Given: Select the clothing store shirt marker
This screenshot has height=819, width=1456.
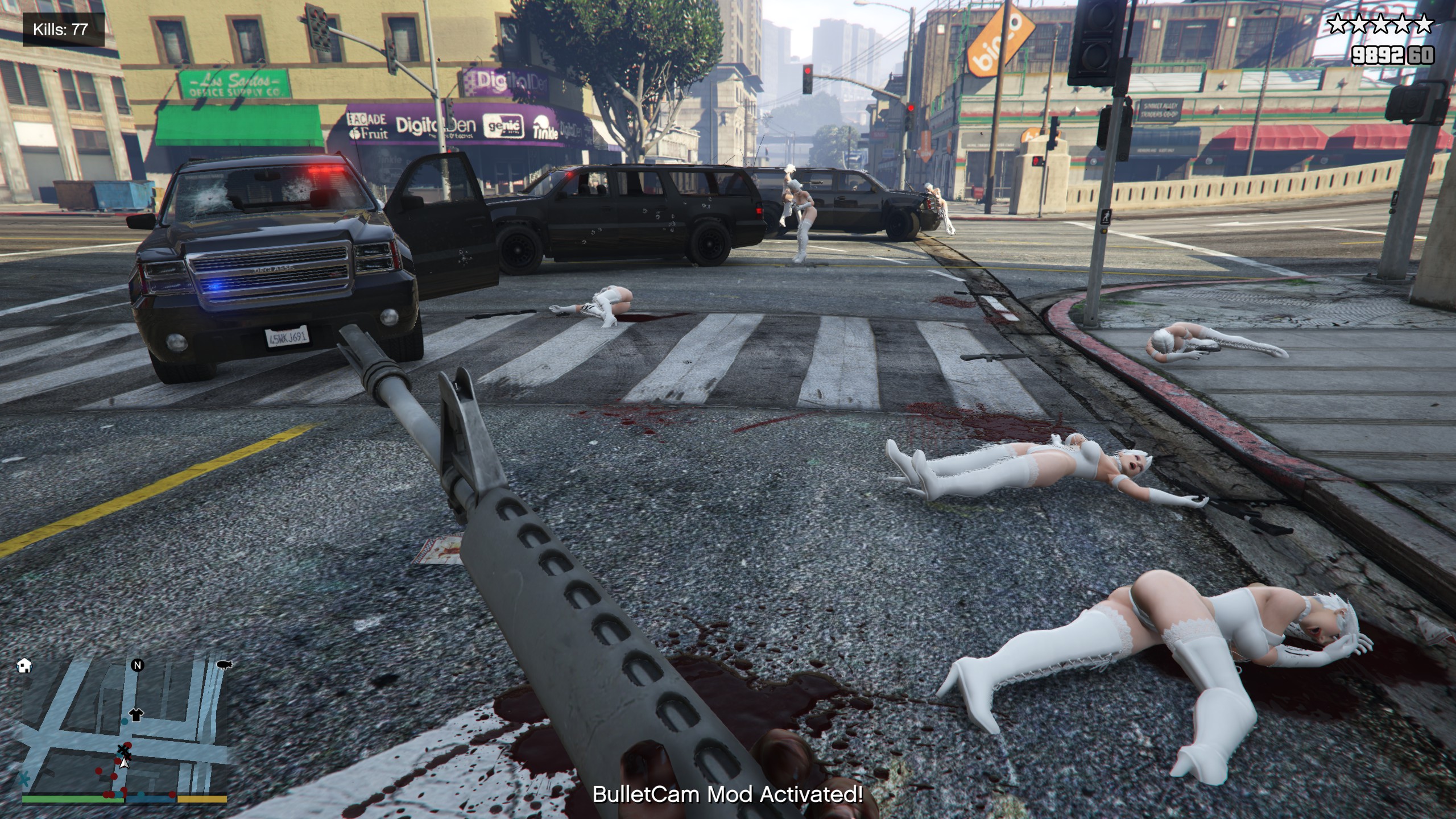Looking at the screenshot, I should (x=136, y=714).
